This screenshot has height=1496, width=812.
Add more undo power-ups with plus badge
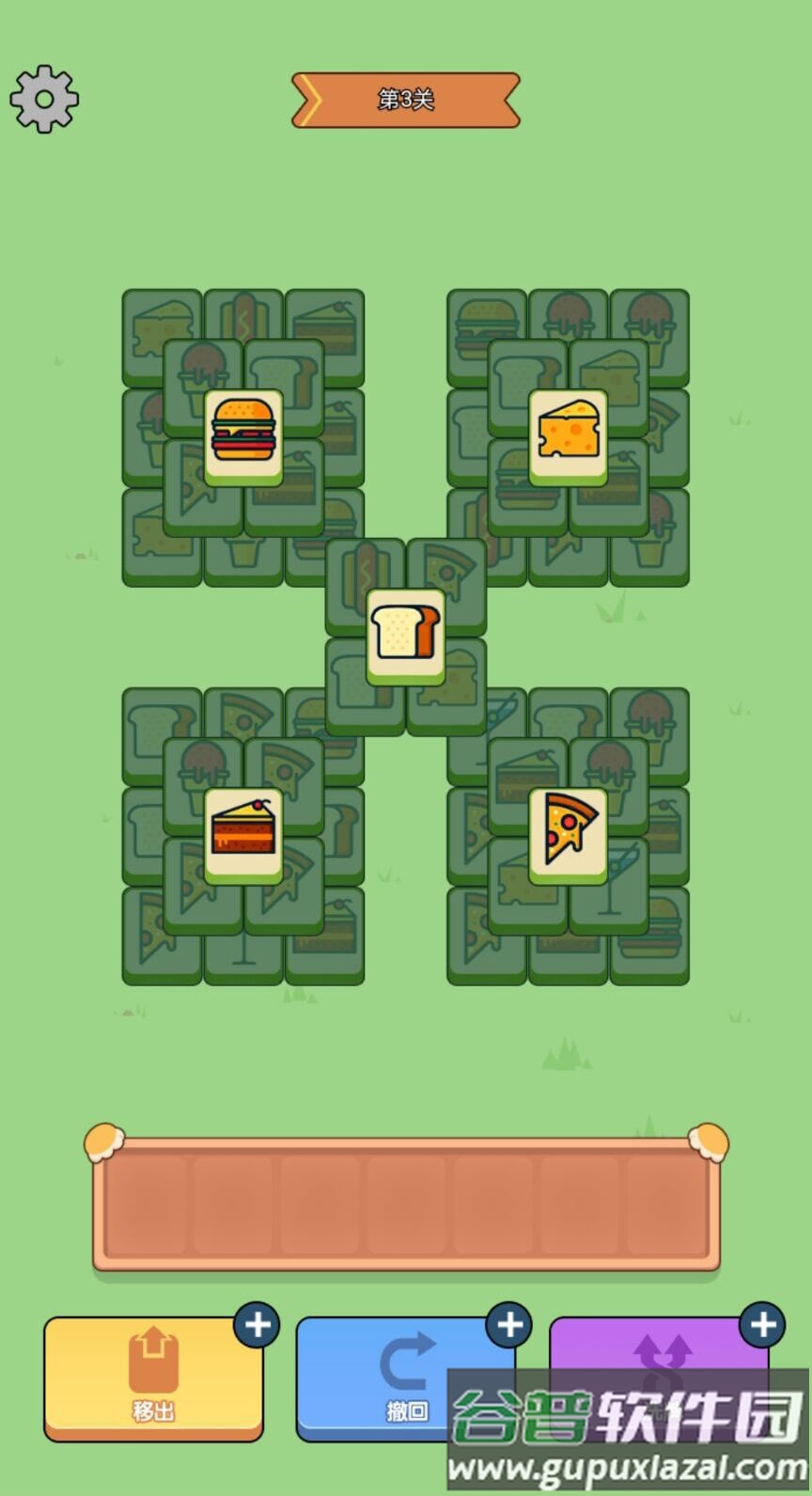pos(509,1325)
